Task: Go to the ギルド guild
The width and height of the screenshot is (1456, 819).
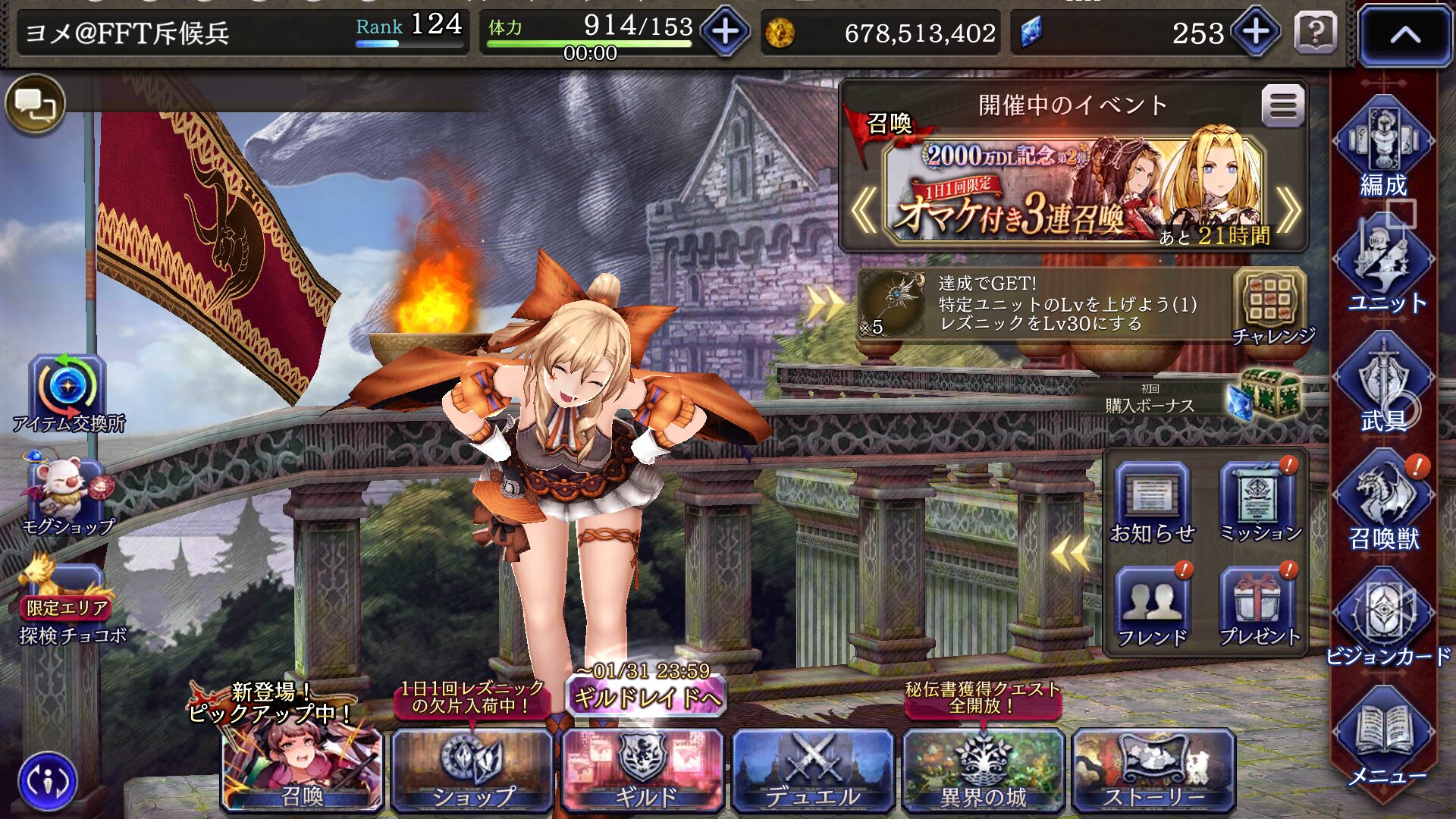Action: 643,769
